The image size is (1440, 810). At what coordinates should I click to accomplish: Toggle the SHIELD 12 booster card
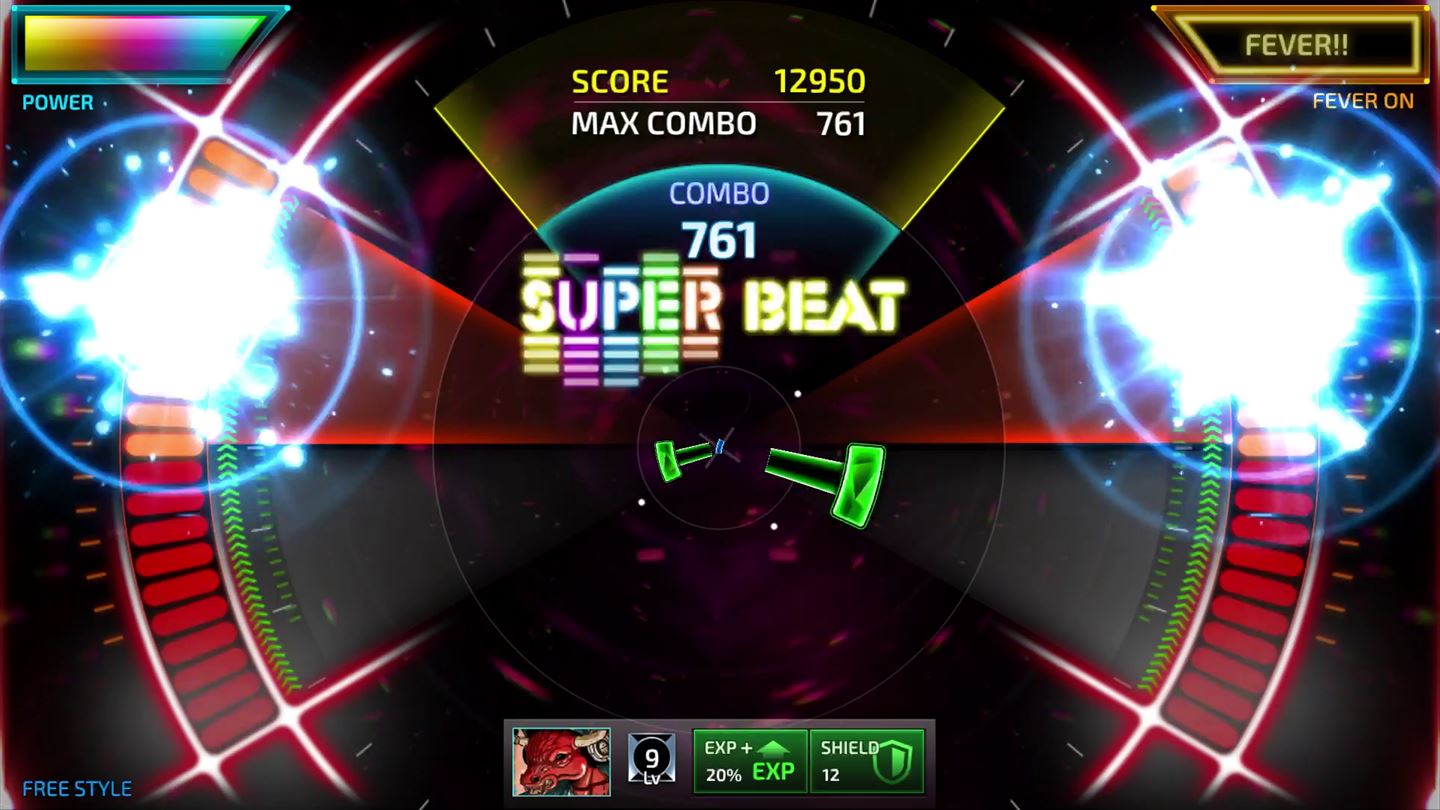[866, 762]
